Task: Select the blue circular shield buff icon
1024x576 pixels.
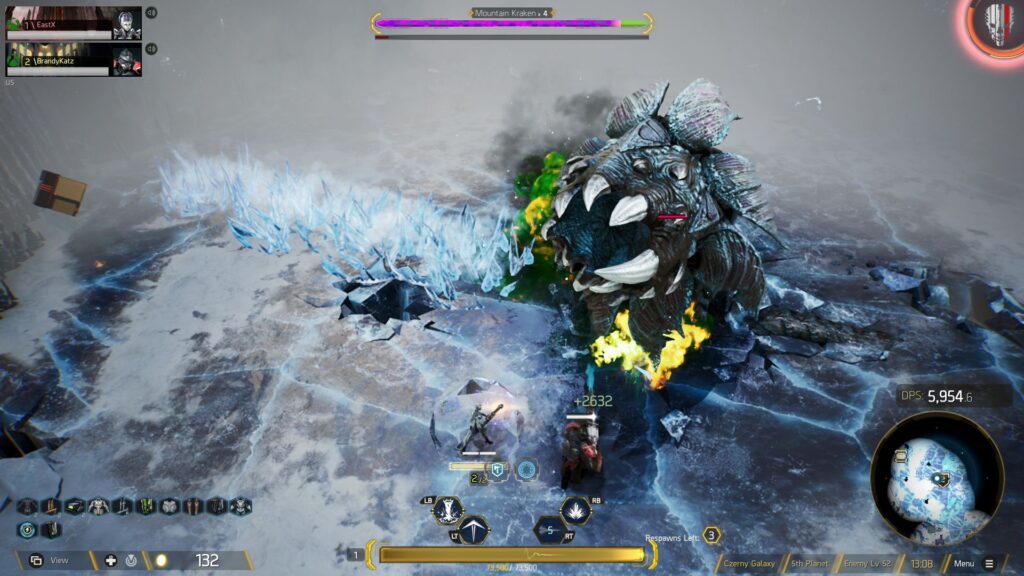Action: coord(26,530)
